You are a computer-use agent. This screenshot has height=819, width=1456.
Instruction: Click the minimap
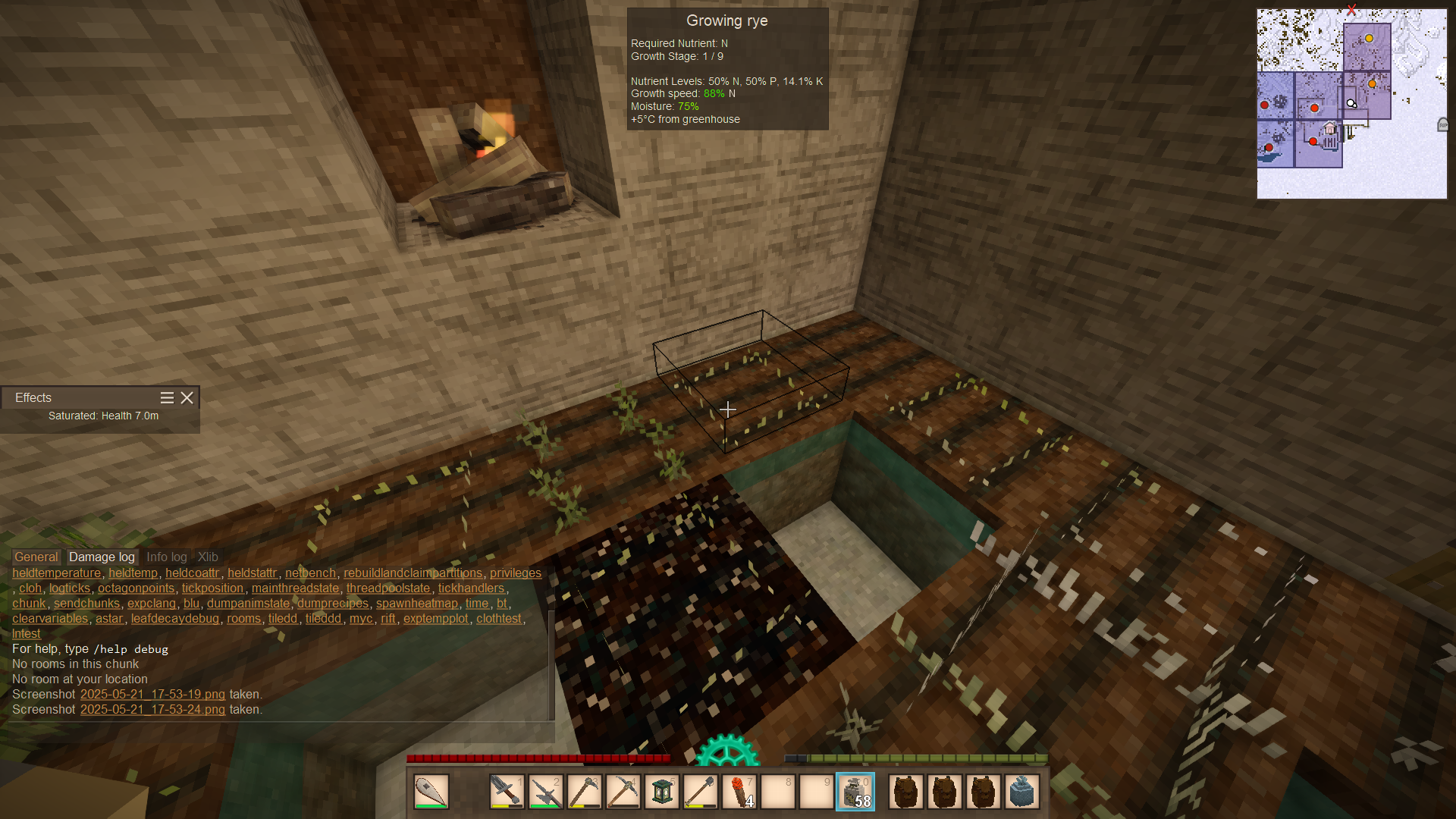point(1351,104)
